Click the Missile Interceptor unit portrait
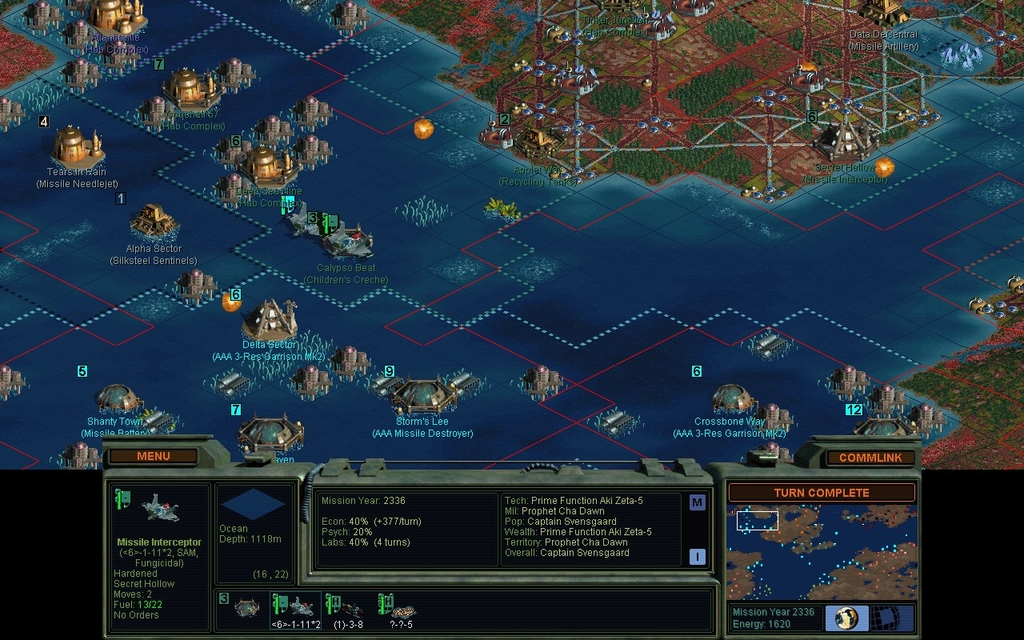 (x=159, y=510)
